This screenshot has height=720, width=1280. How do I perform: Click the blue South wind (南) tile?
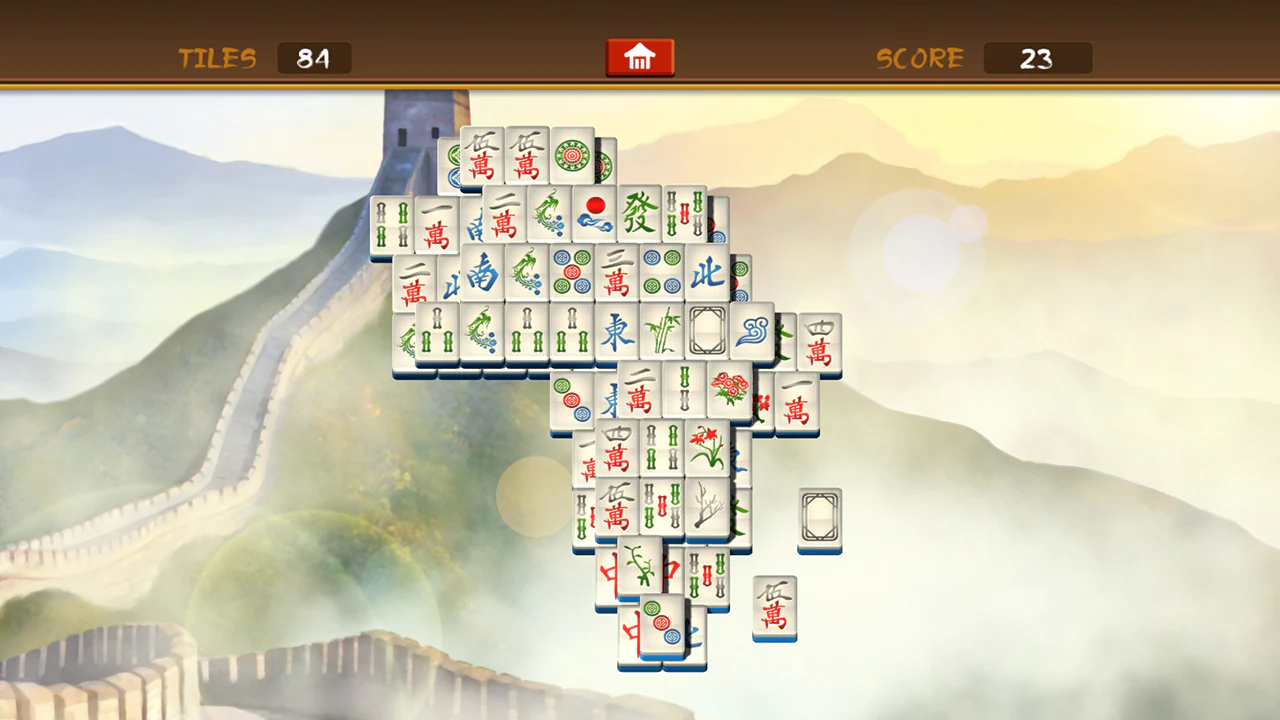click(x=485, y=276)
